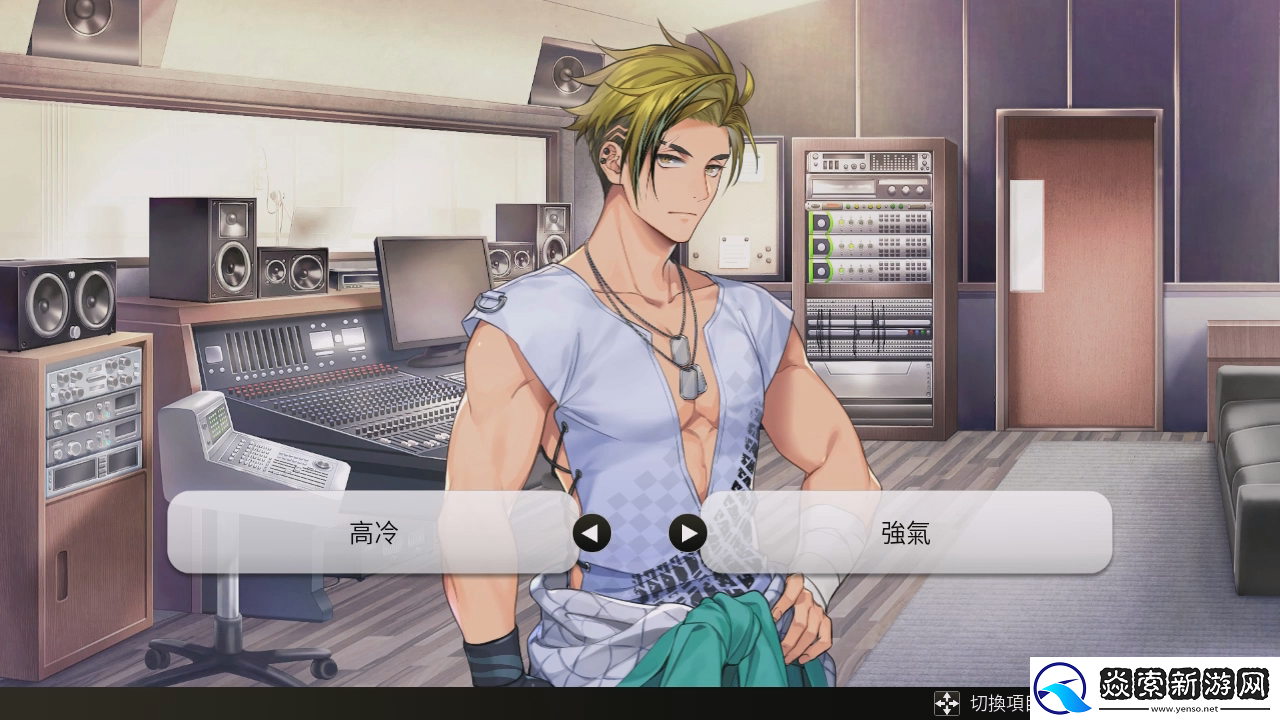Choose the 高冷 personality option
Image resolution: width=1280 pixels, height=720 pixels.
[x=373, y=533]
